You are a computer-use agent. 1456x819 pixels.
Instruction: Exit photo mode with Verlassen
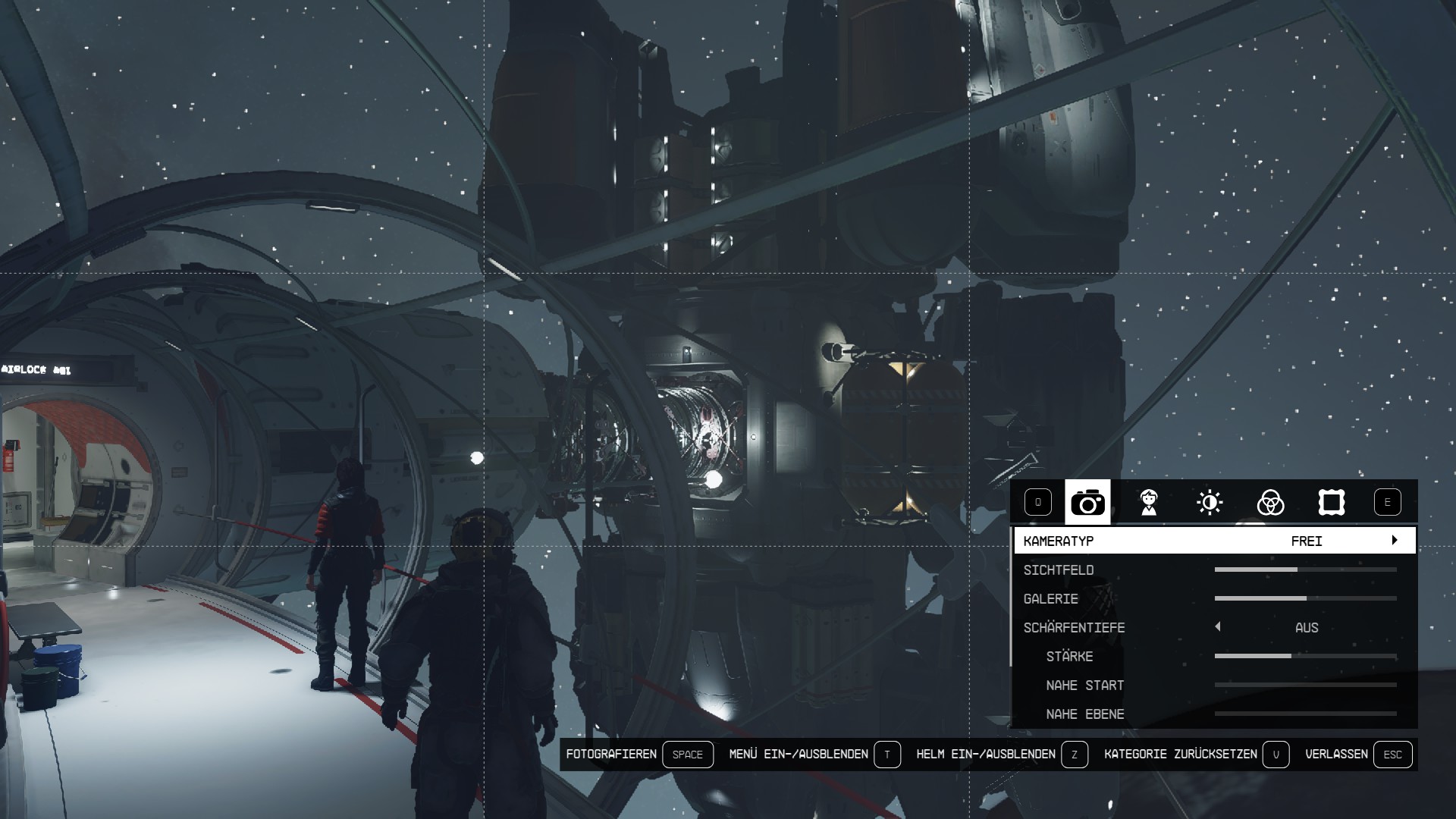pyautogui.click(x=1392, y=755)
